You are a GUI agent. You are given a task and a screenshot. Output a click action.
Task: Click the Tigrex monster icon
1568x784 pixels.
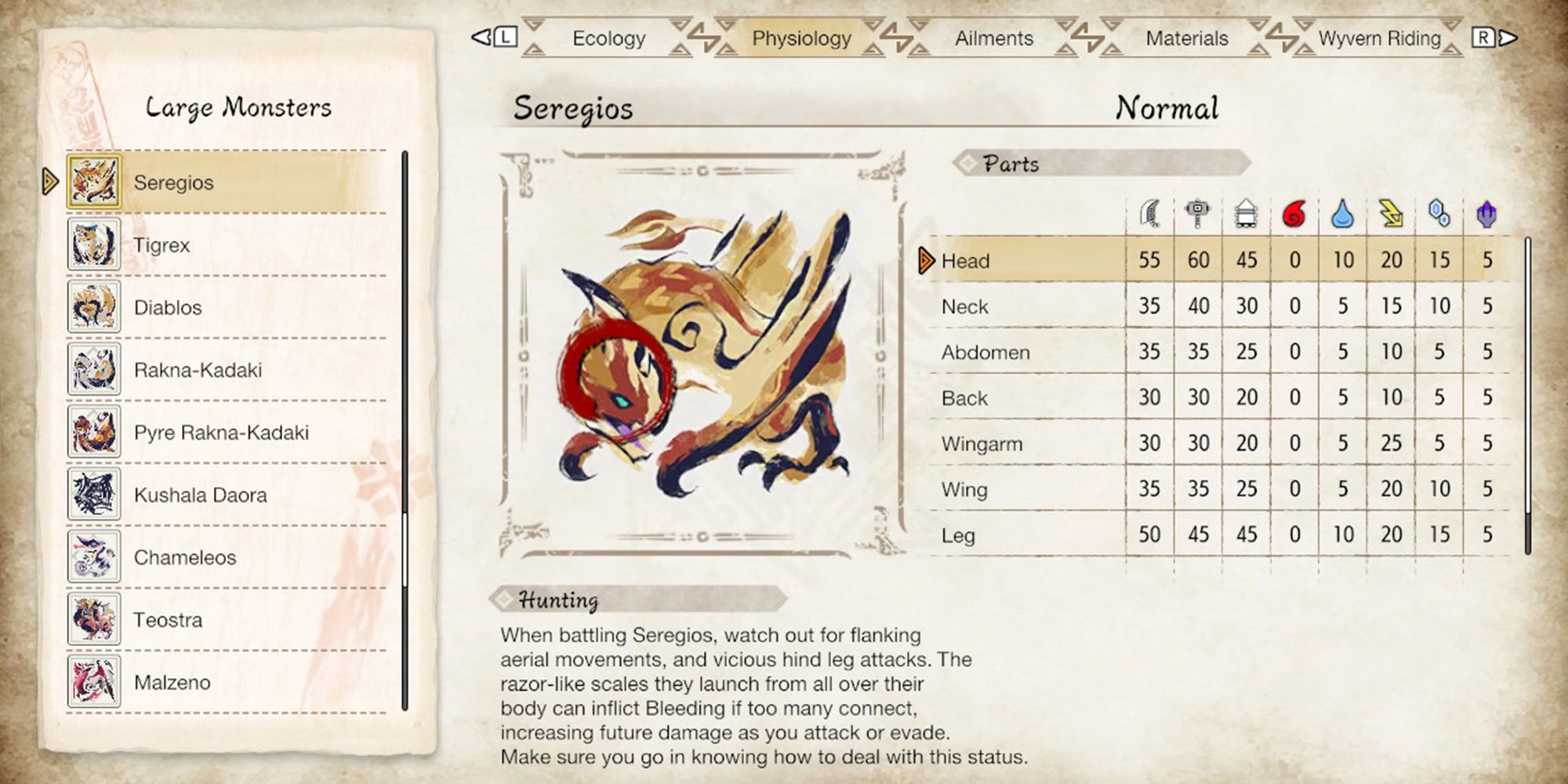[x=94, y=245]
